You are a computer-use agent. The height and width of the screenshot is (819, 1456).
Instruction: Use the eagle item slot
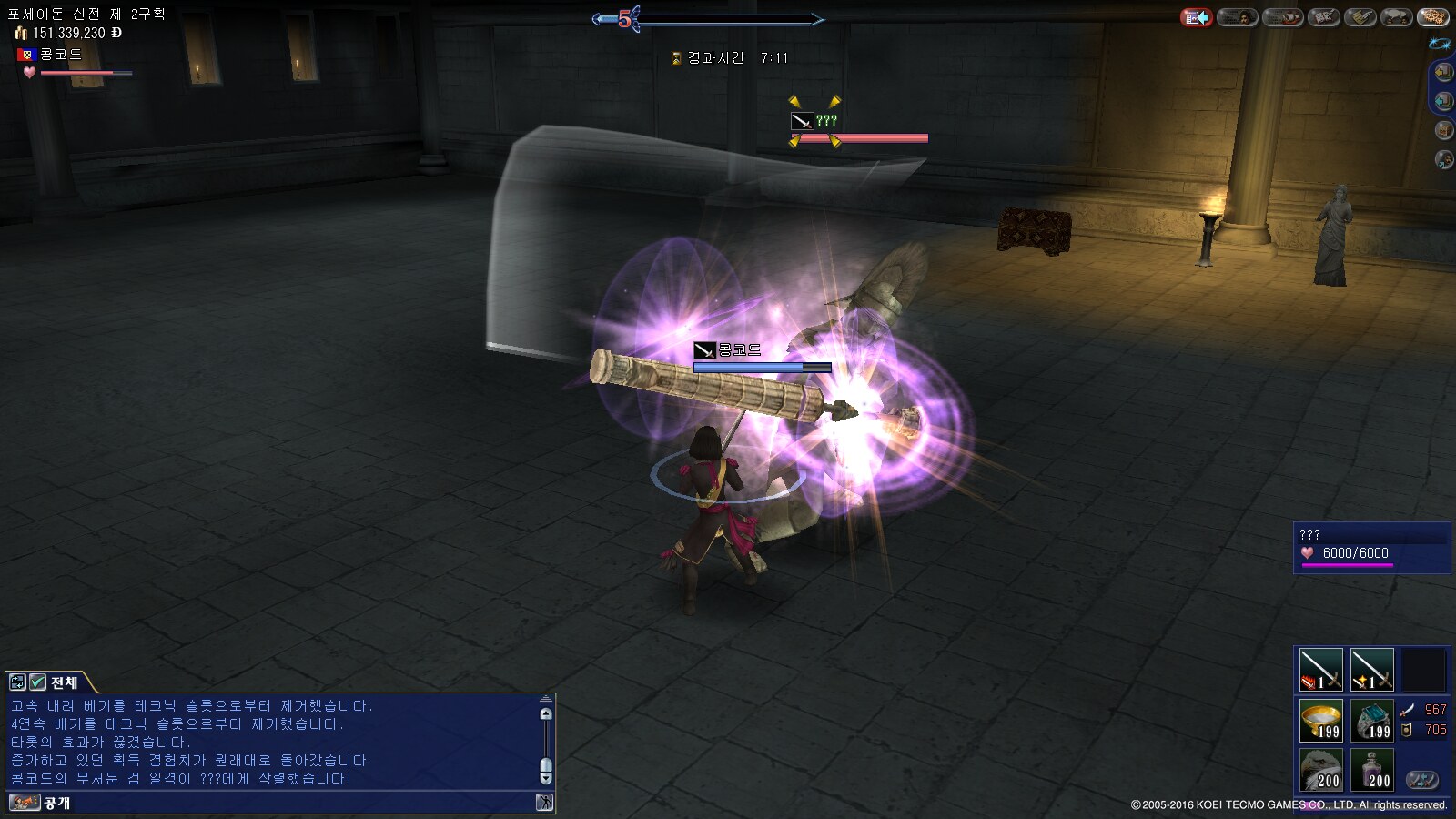point(1320,770)
